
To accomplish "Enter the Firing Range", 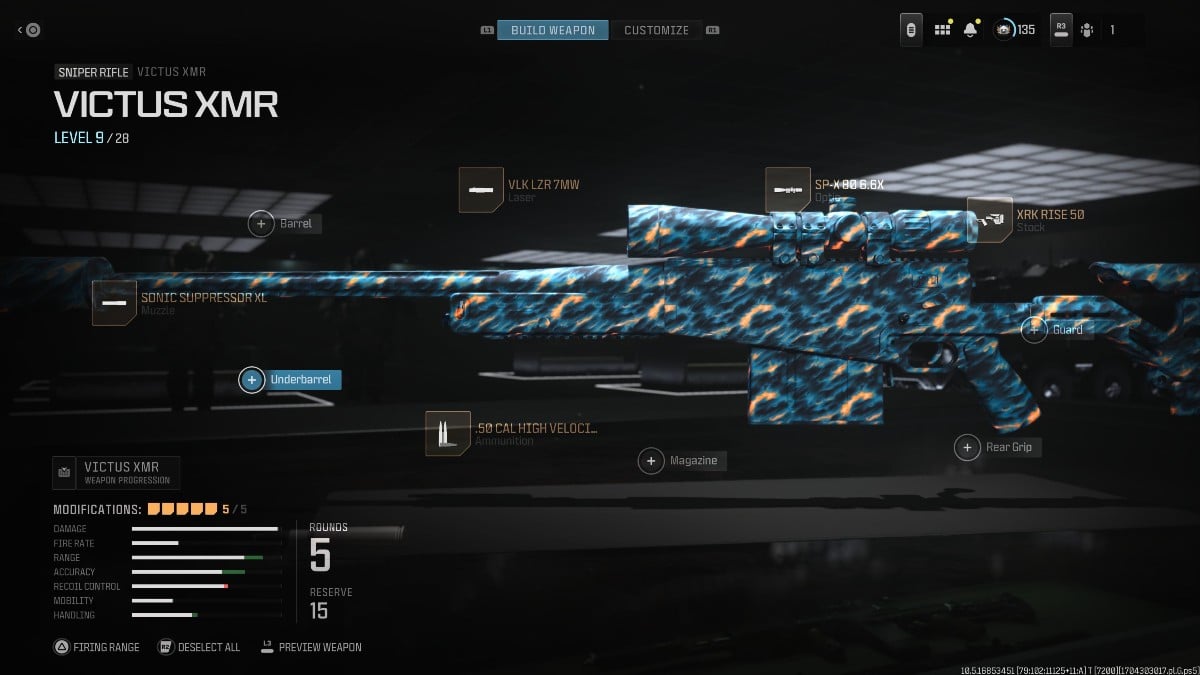I will pos(97,647).
